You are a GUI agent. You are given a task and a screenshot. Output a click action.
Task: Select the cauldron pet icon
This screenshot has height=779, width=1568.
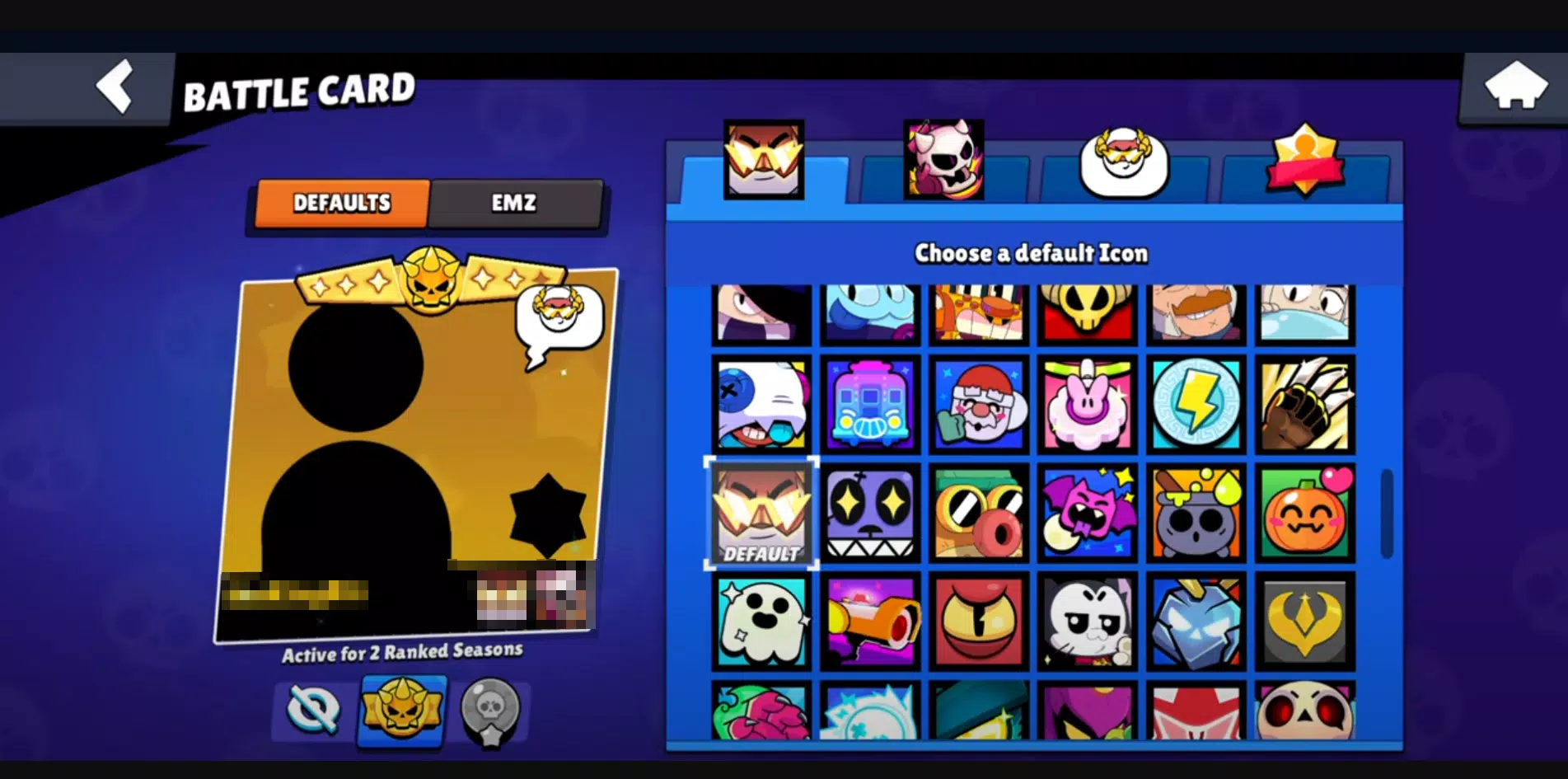click(x=1196, y=511)
